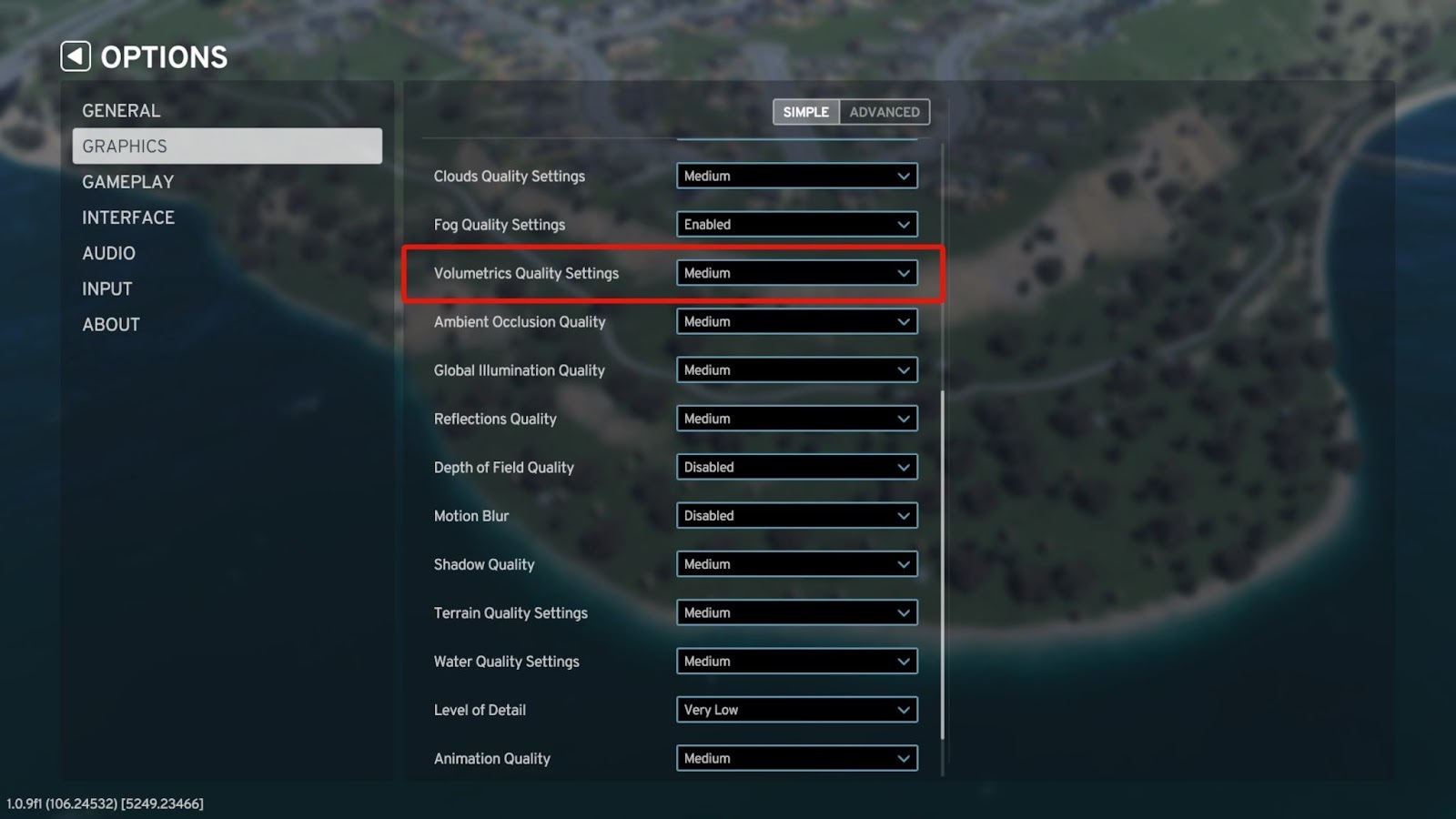Open the Volumetrics Quality Settings dropdown
Screen dimensions: 1456x819
[796, 272]
